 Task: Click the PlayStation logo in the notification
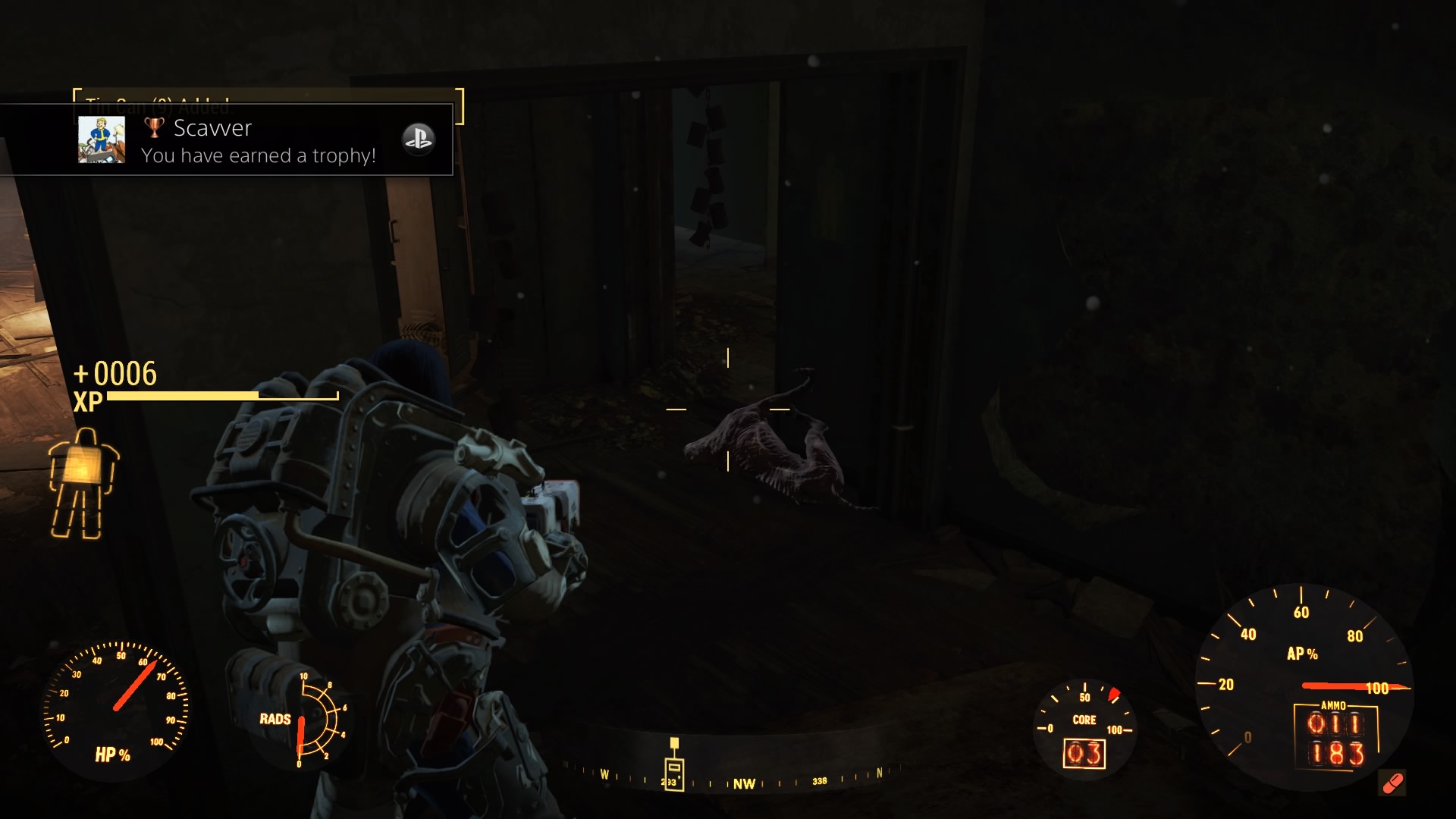[x=418, y=139]
